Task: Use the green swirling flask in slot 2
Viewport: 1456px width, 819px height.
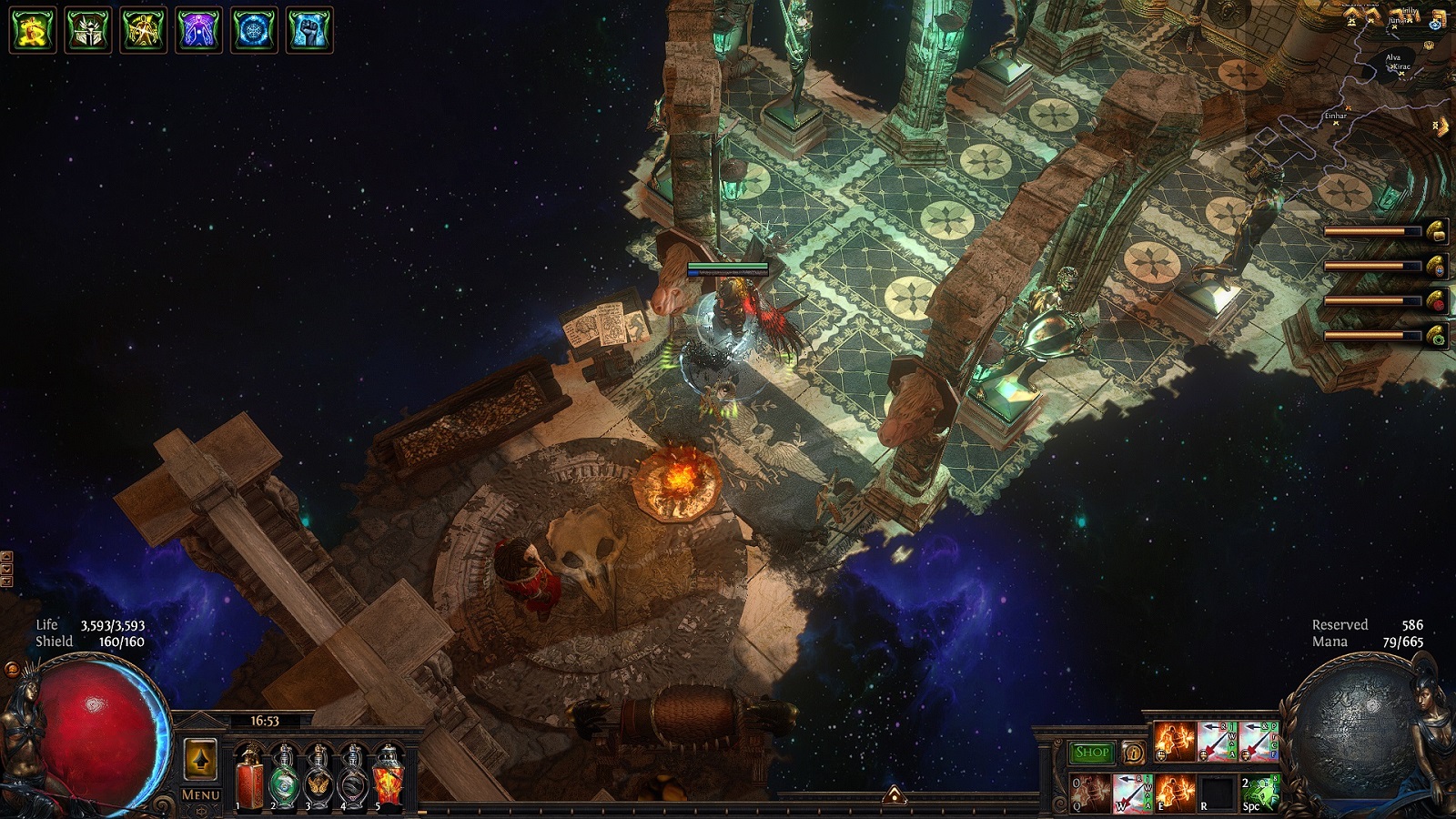Action: pos(284,776)
